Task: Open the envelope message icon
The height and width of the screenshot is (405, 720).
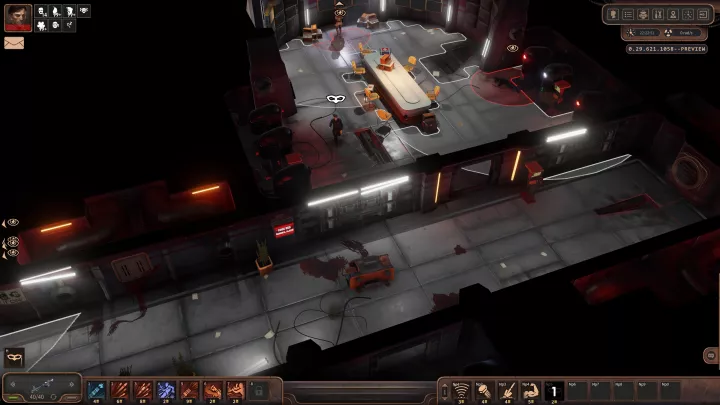Action: (14, 43)
